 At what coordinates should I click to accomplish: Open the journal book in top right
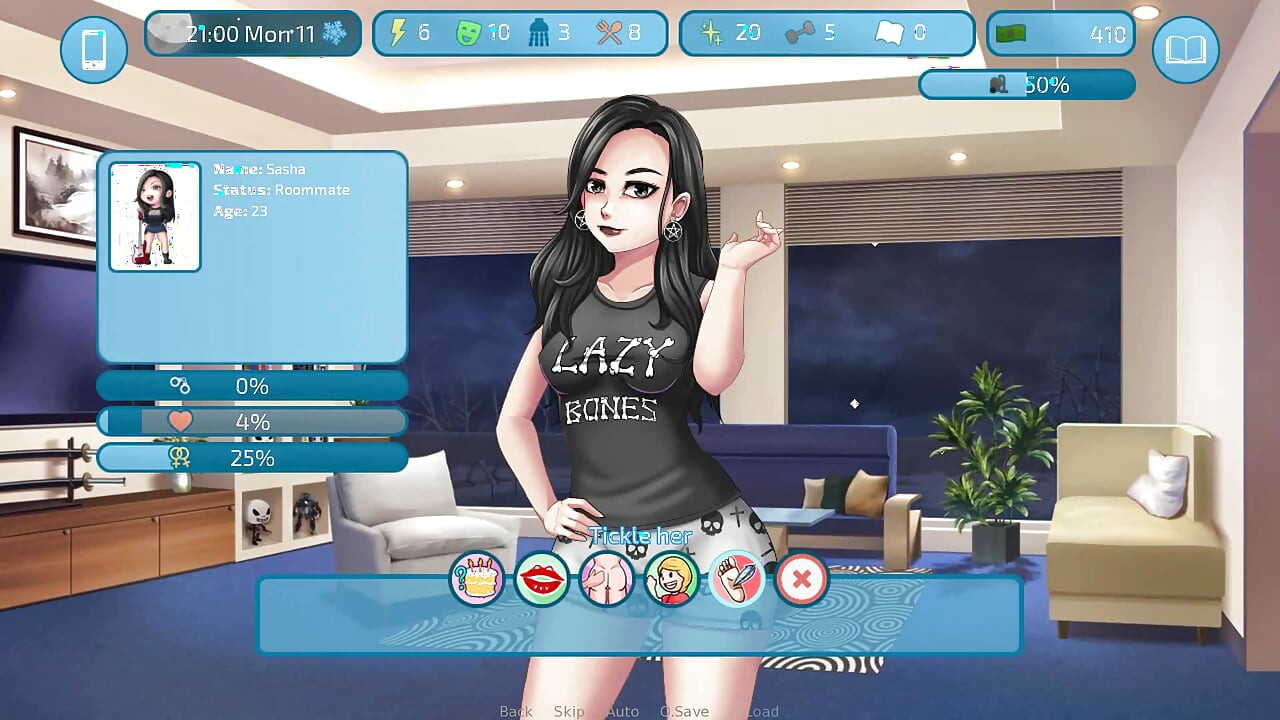(1184, 50)
